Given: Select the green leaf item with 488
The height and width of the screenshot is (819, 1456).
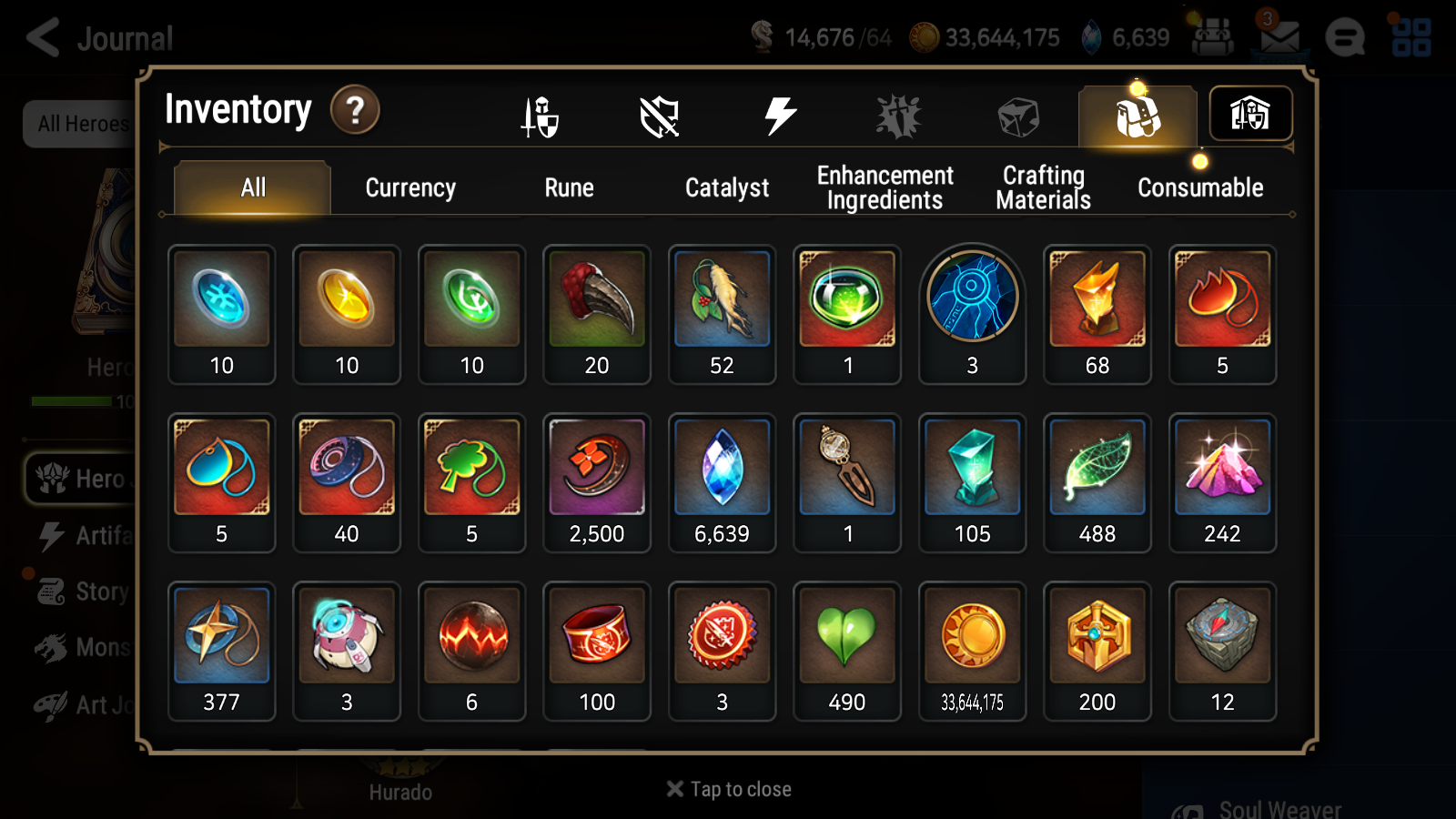Looking at the screenshot, I should (x=1097, y=482).
